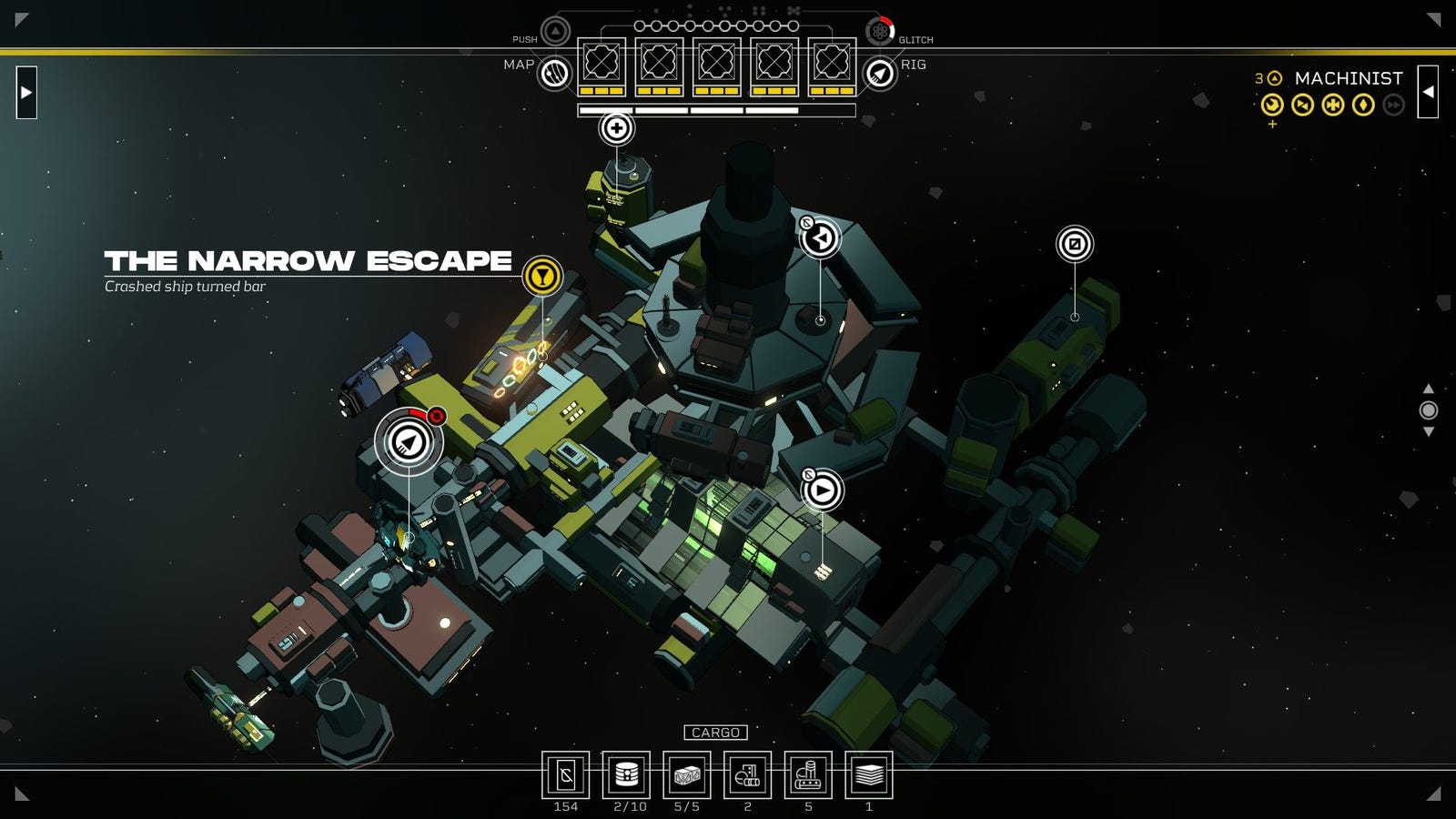Select the Machinist diamond skill icon
Image resolution: width=1456 pixels, height=819 pixels.
pyautogui.click(x=1363, y=106)
